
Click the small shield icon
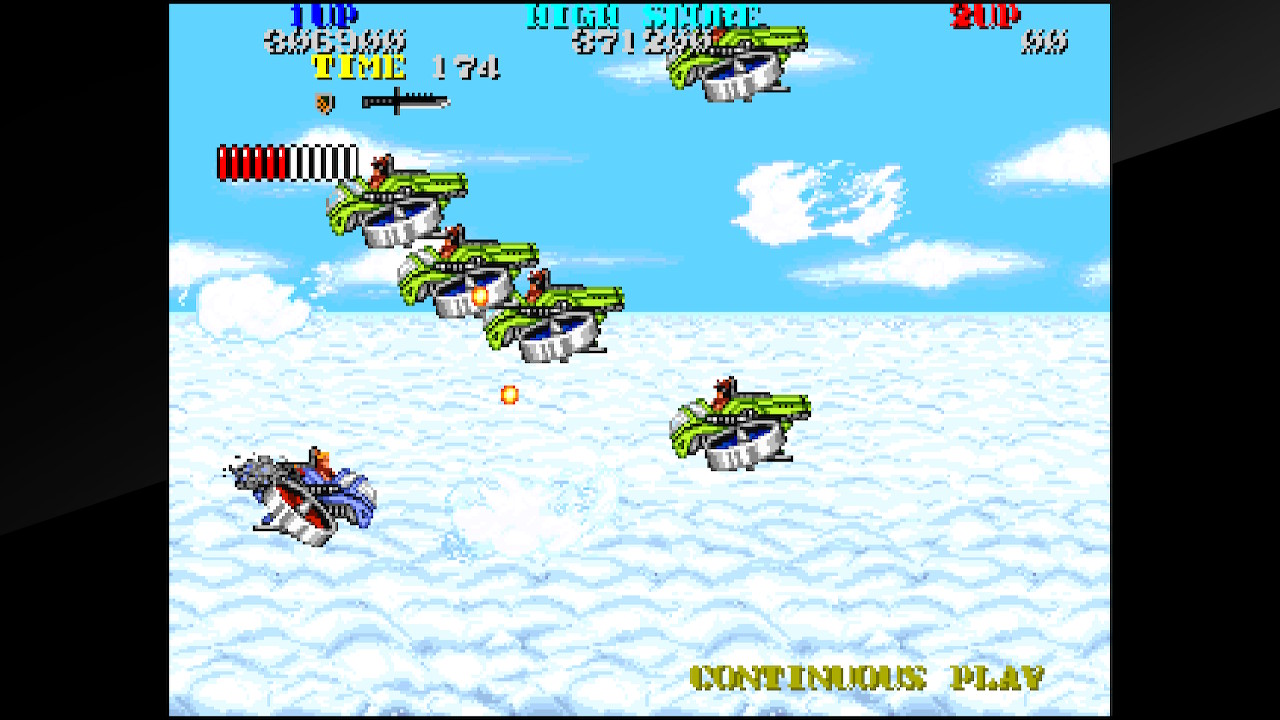(324, 102)
